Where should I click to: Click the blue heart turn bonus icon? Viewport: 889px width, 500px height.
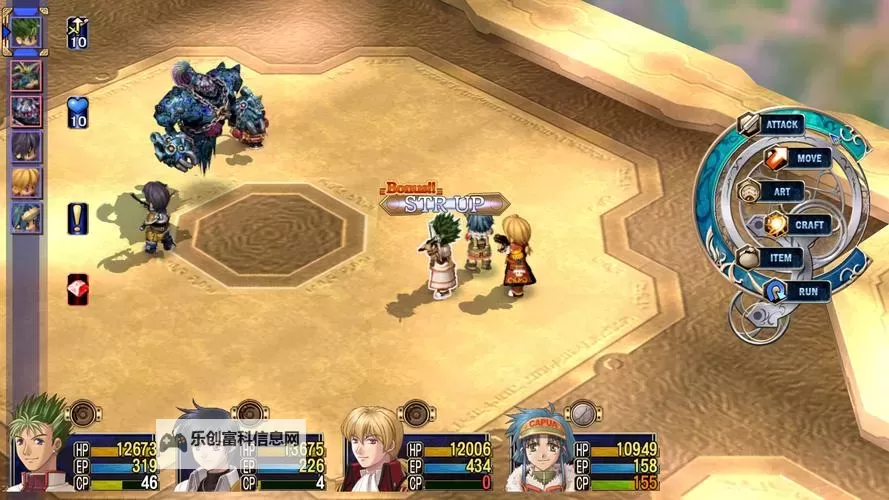point(78,112)
